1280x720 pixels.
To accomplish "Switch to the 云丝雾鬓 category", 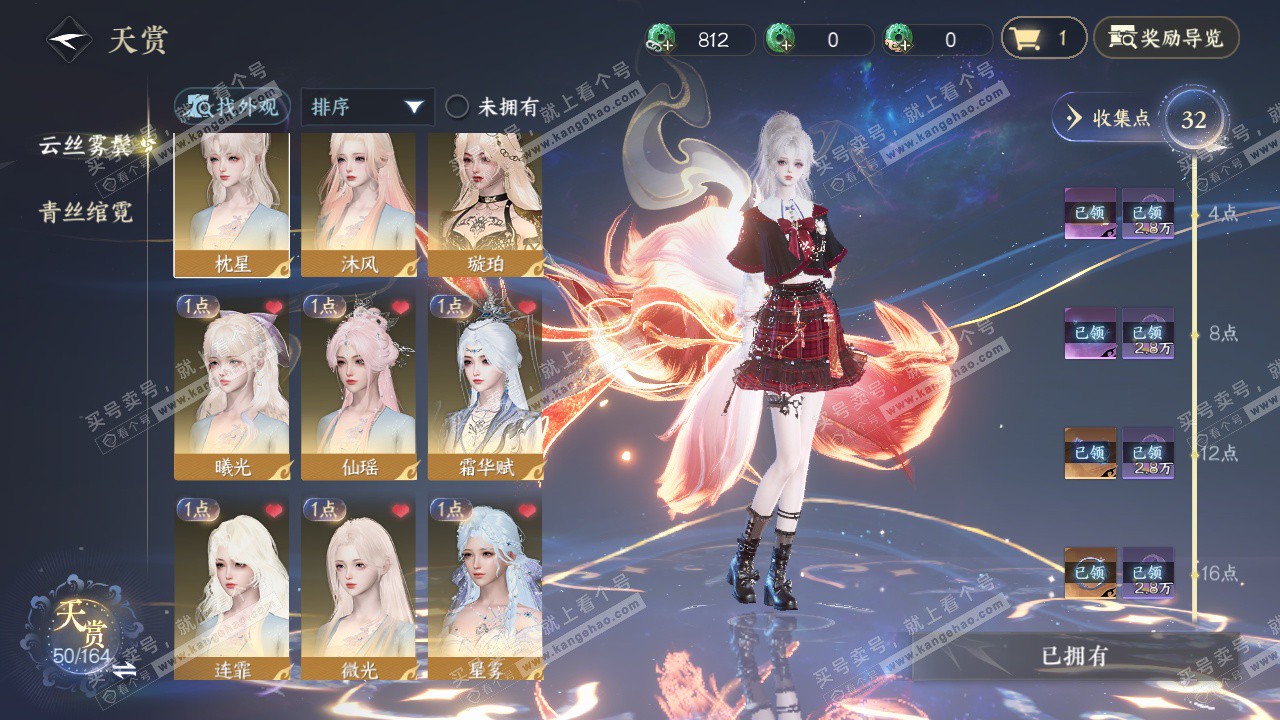I will (90, 145).
